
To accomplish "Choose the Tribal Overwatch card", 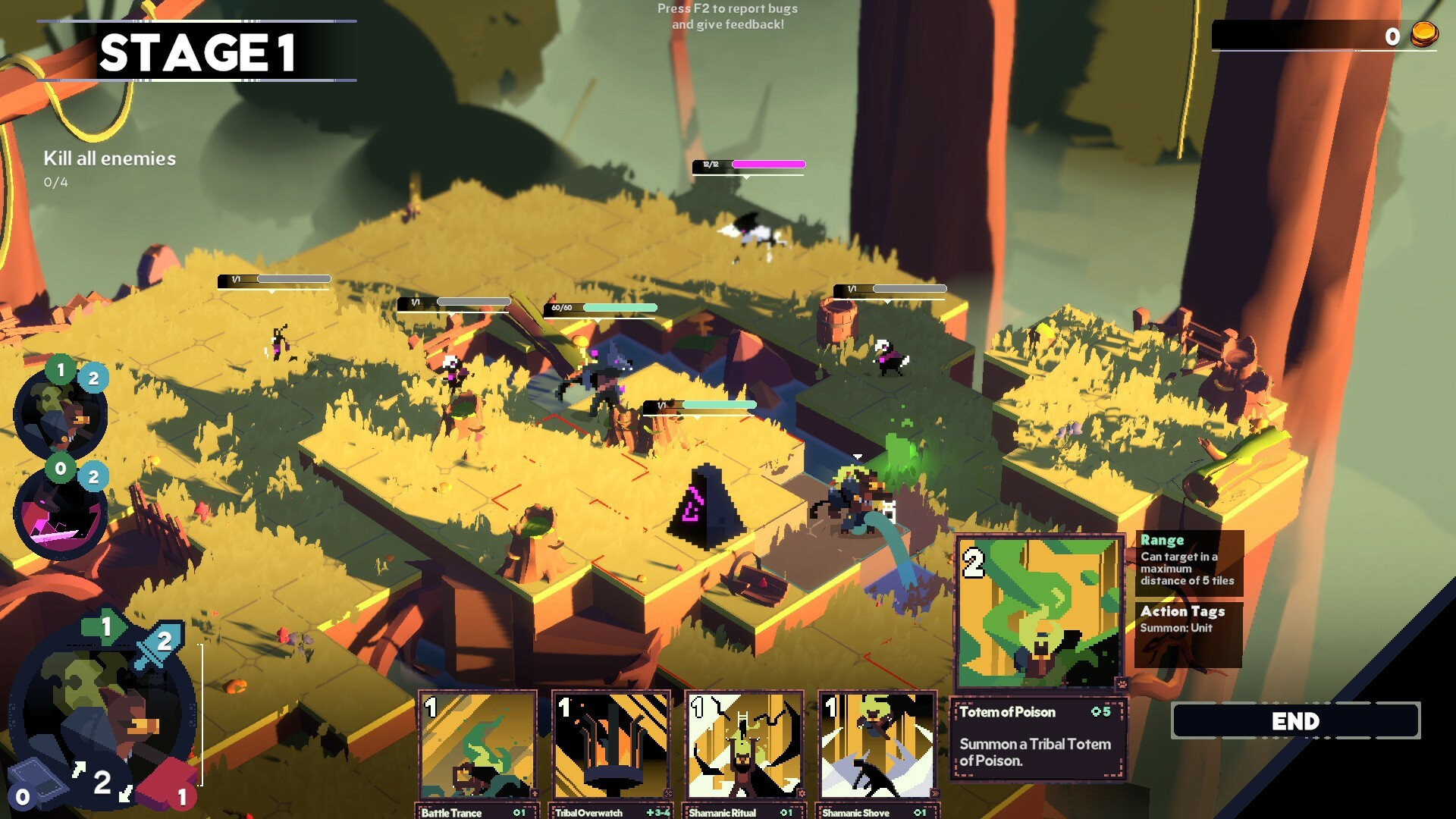I will pos(610,746).
